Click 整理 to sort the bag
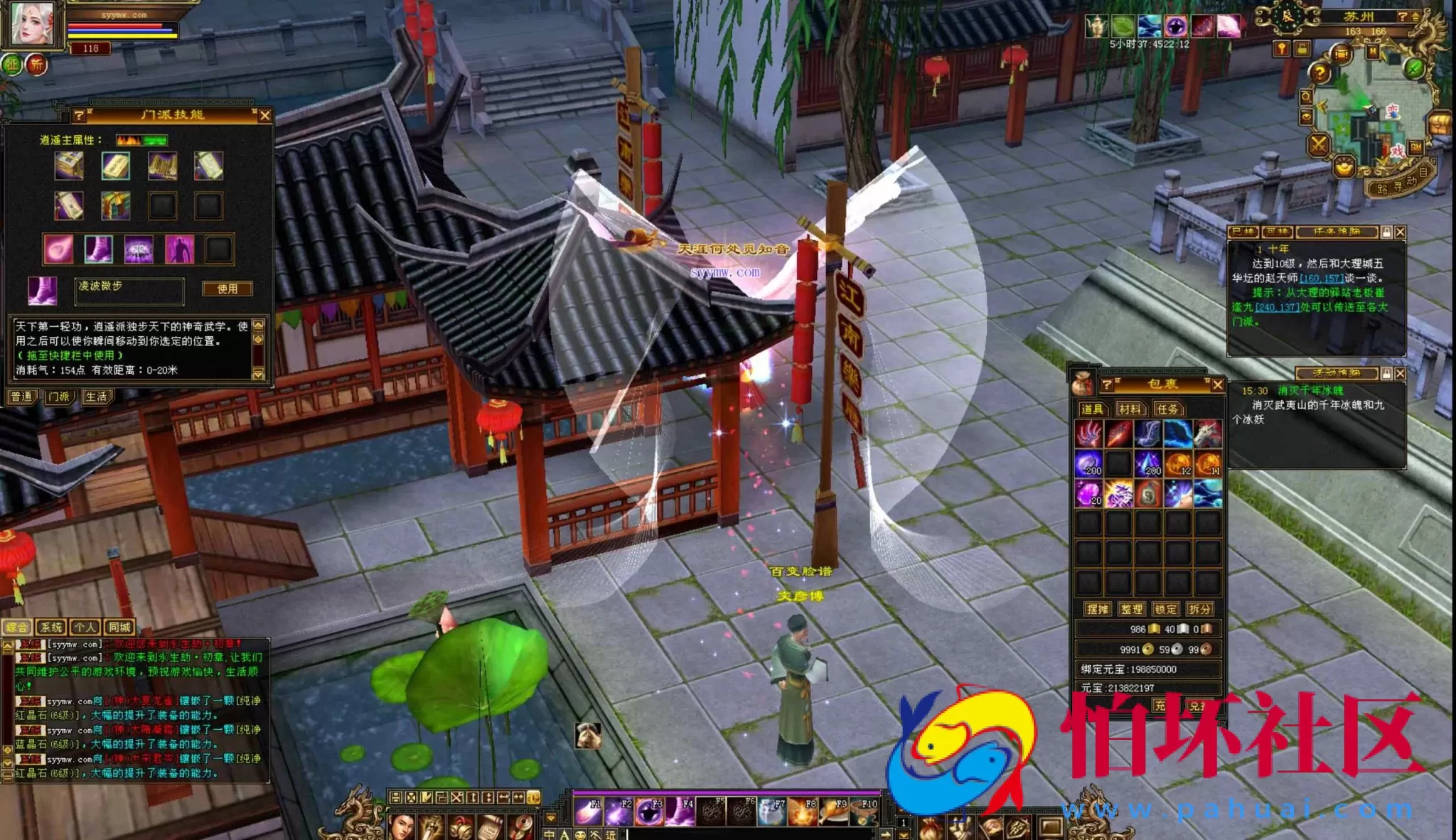This screenshot has height=840, width=1456. click(1132, 609)
